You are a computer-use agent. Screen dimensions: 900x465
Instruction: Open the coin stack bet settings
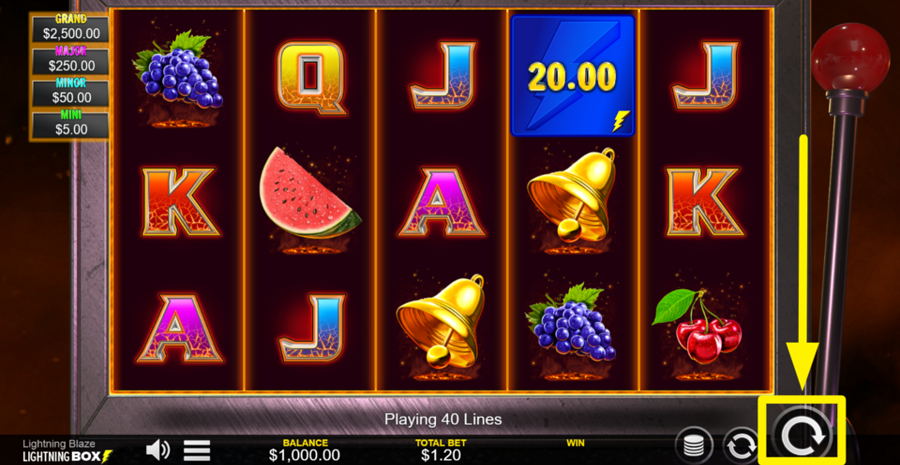pos(693,445)
